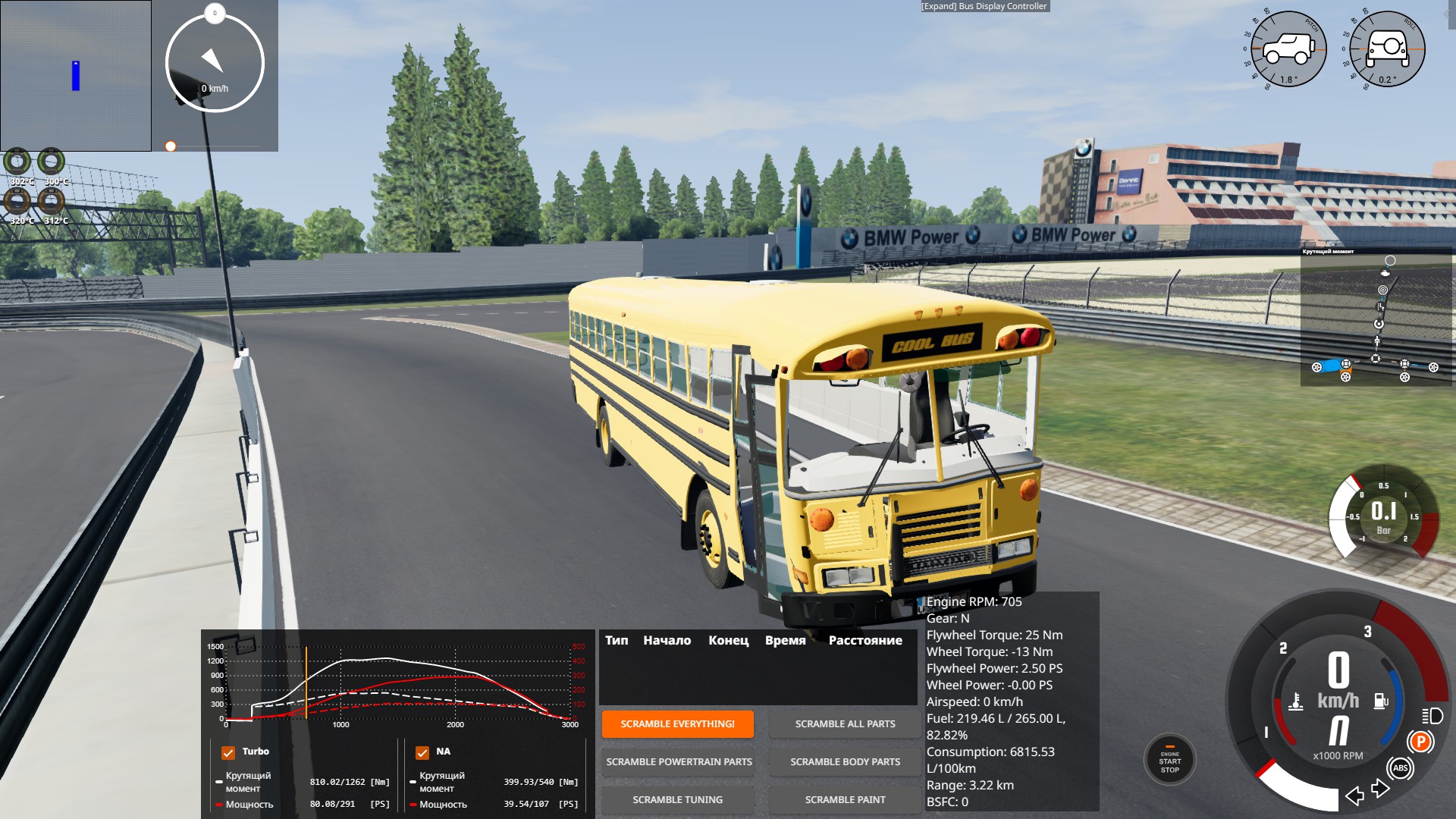This screenshot has width=1456, height=819.
Task: Apply SCRAMBLE PAINT
Action: (x=845, y=800)
